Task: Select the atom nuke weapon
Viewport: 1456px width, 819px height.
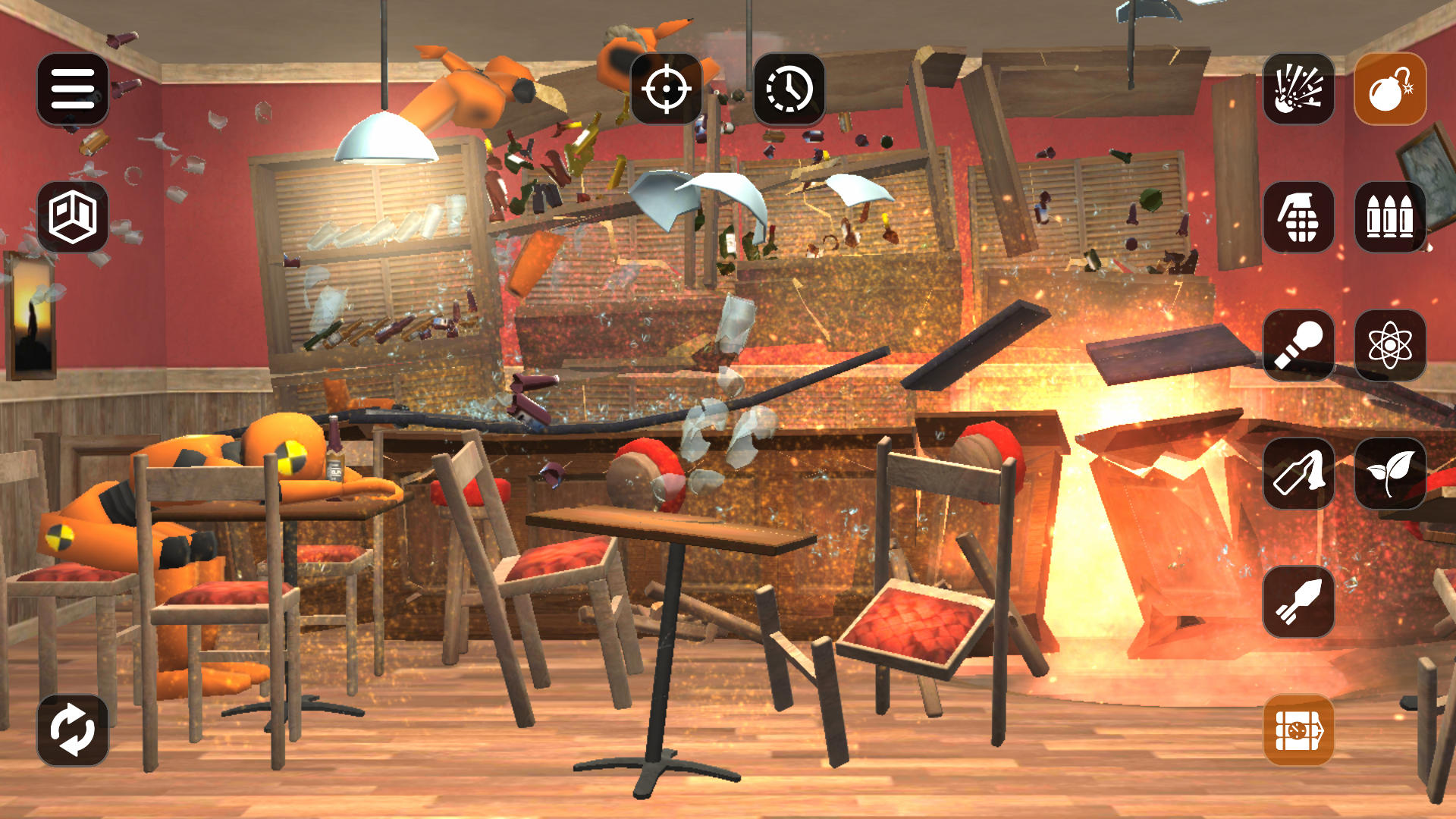Action: click(1390, 345)
